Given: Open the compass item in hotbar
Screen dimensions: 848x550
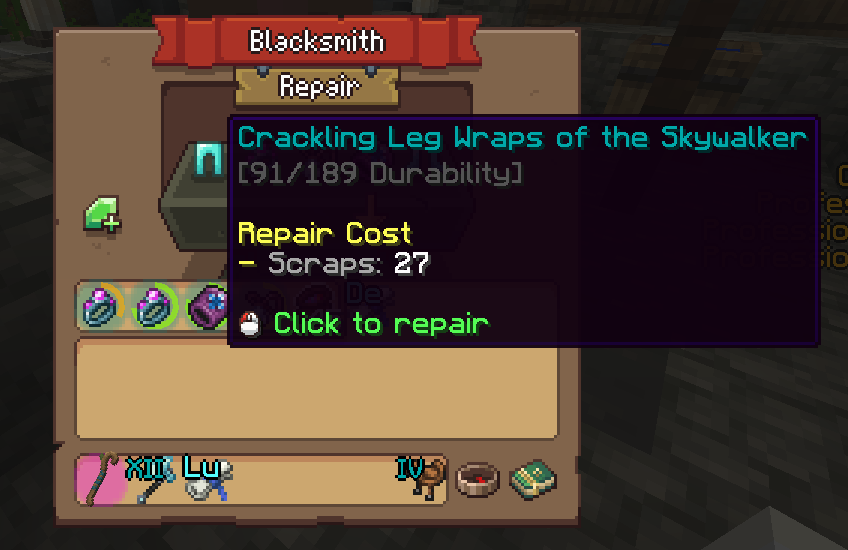Looking at the screenshot, I should click(477, 480).
